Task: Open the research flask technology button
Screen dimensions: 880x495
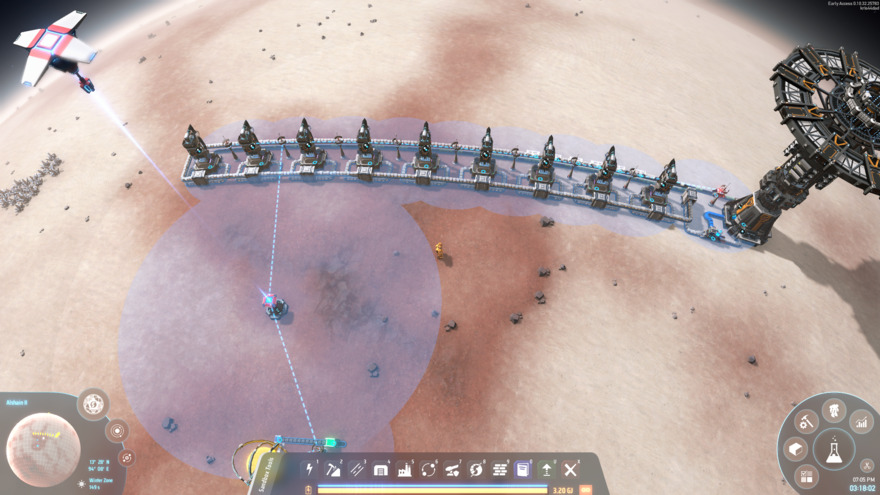Action: click(x=833, y=451)
